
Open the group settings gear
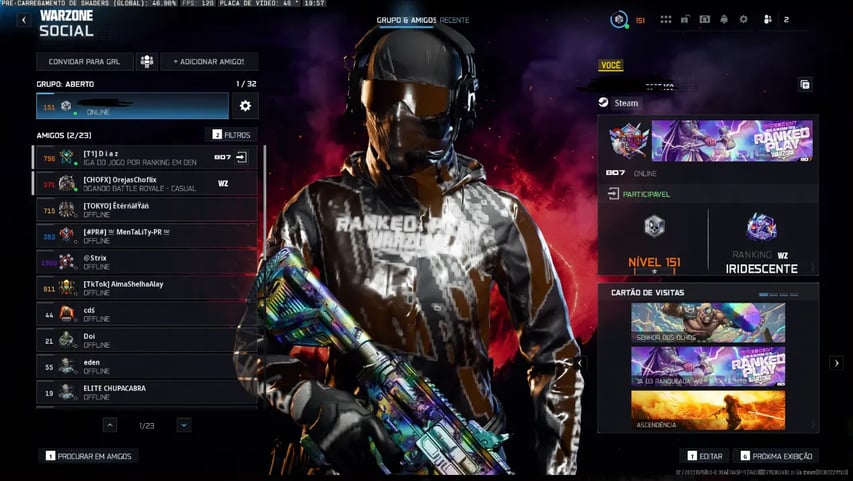(x=245, y=106)
